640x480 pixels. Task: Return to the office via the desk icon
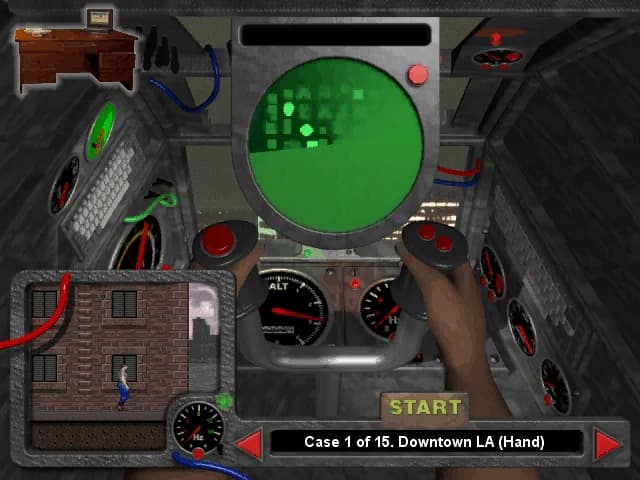pyautogui.click(x=75, y=55)
